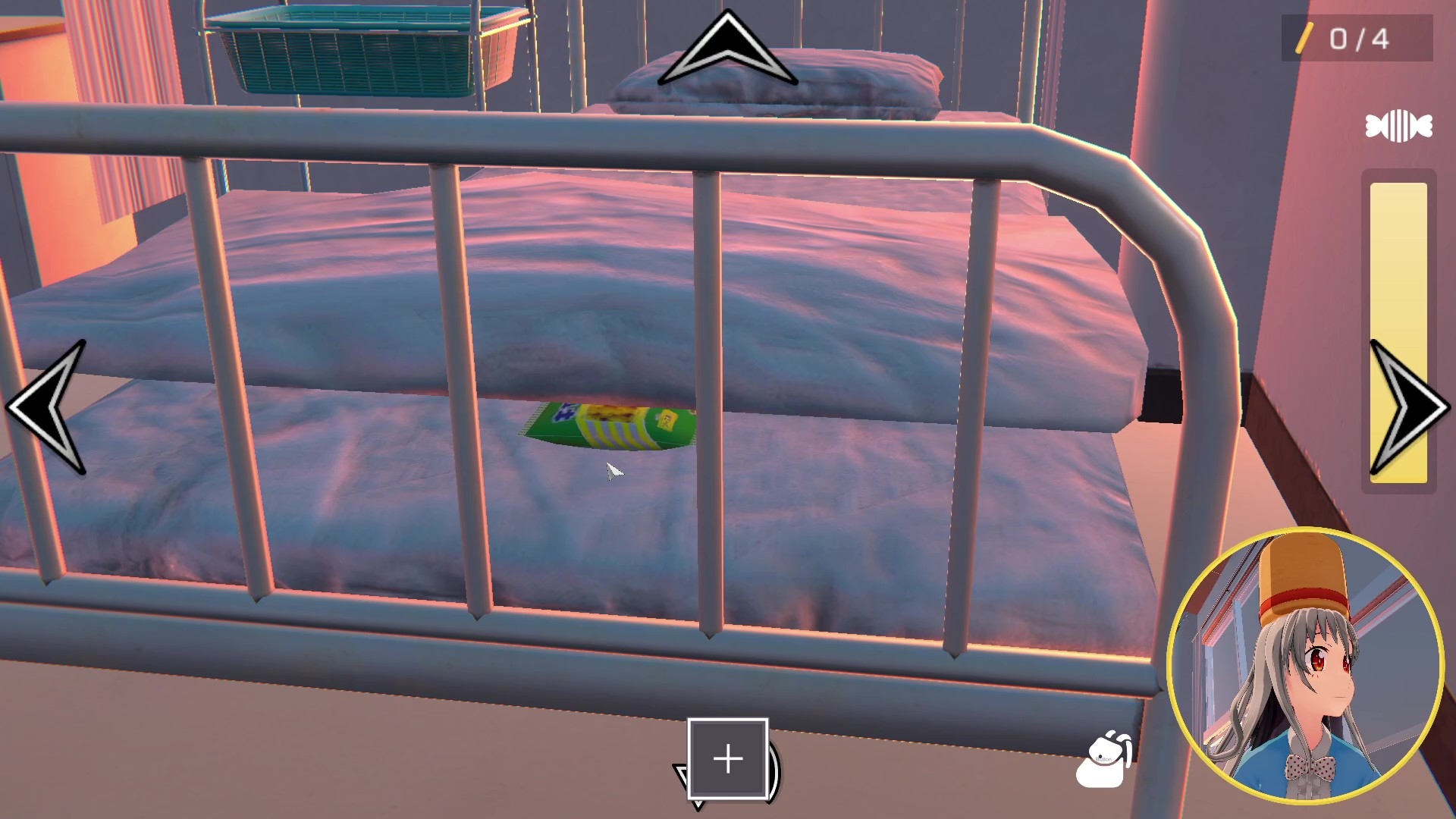Turn view with the right arrow
Screen dimensions: 1456x819
click(x=1407, y=407)
